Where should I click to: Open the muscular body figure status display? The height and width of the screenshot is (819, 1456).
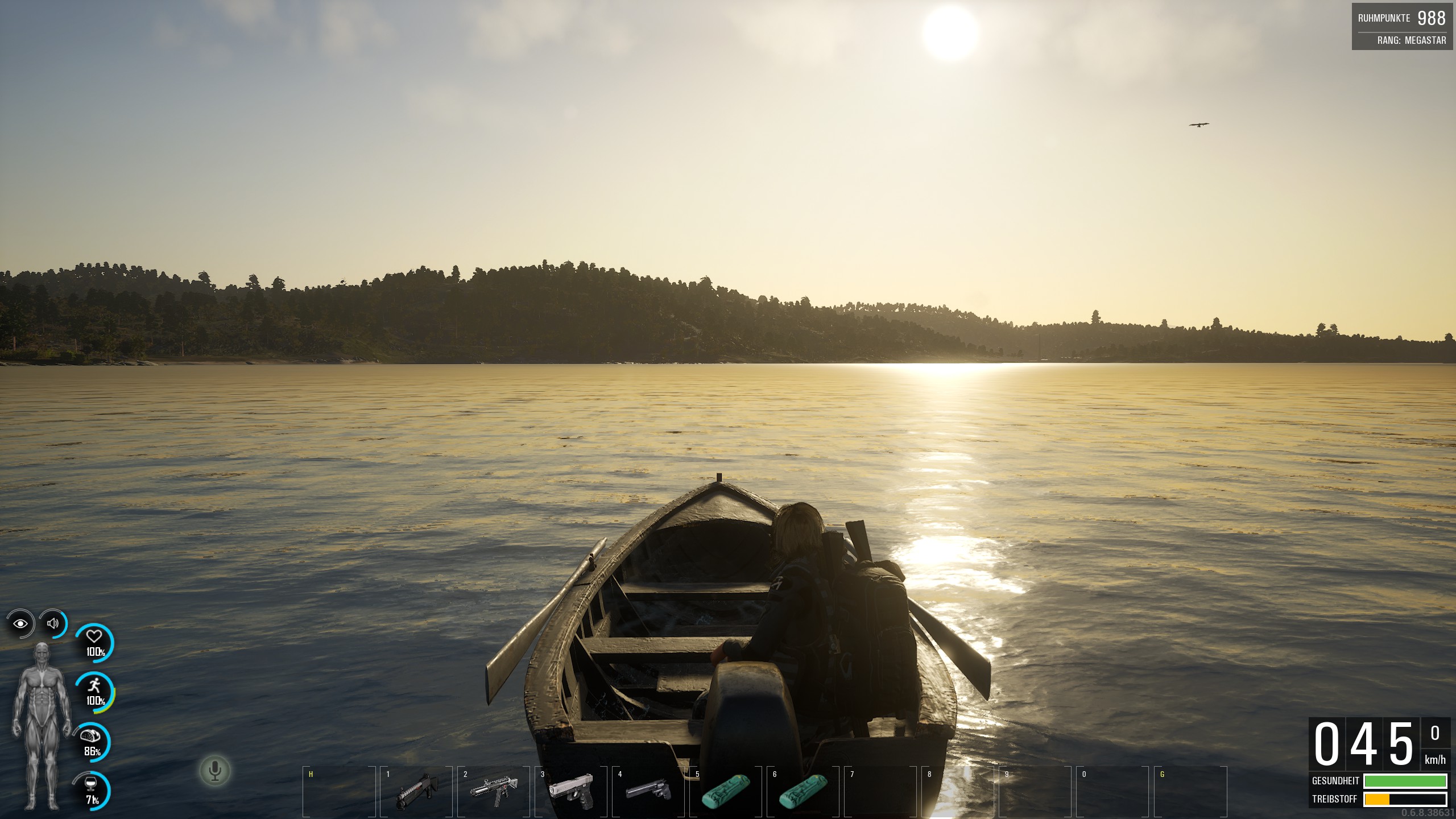[42, 726]
